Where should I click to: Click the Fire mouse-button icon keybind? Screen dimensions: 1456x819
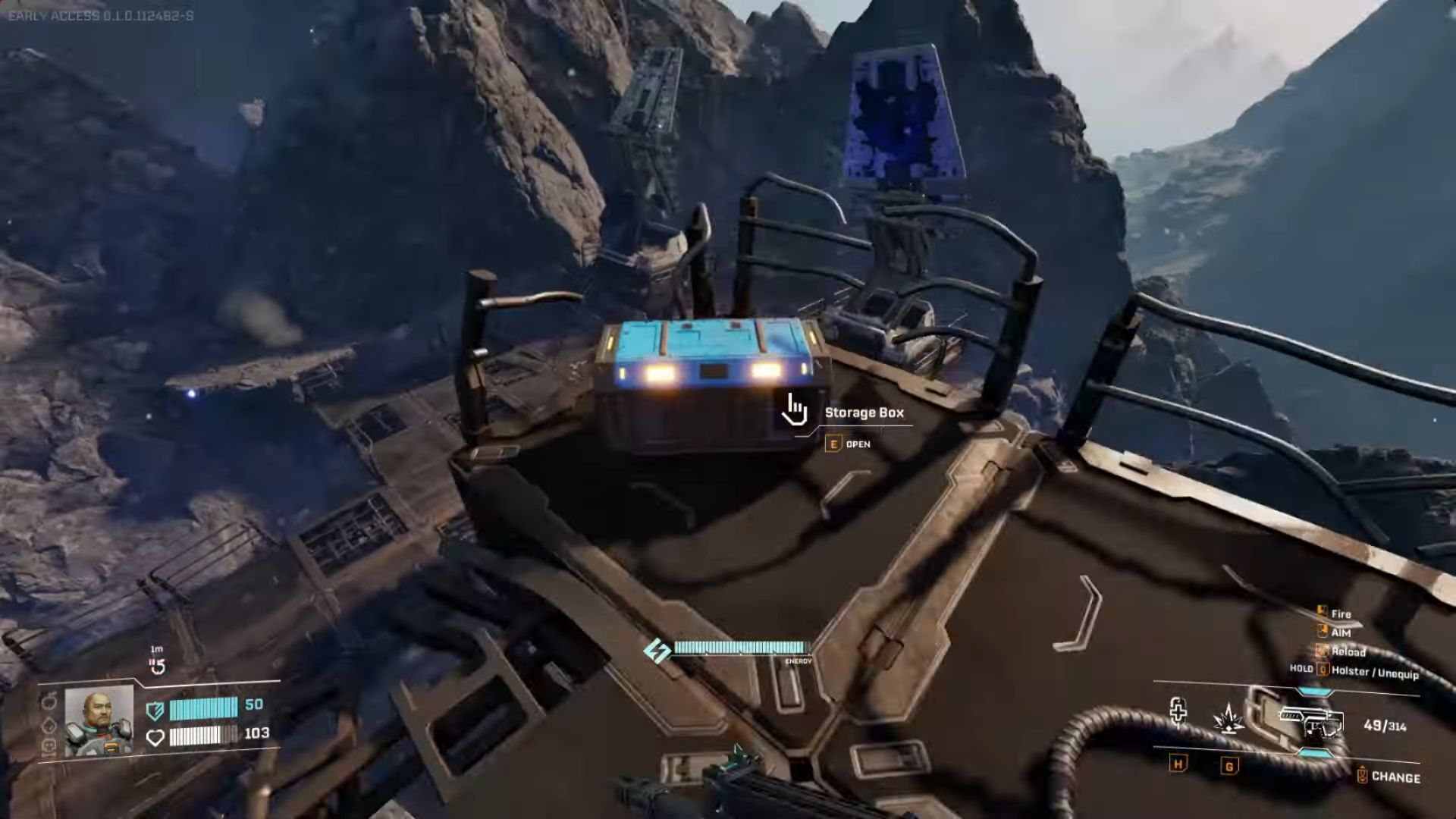tap(1322, 611)
